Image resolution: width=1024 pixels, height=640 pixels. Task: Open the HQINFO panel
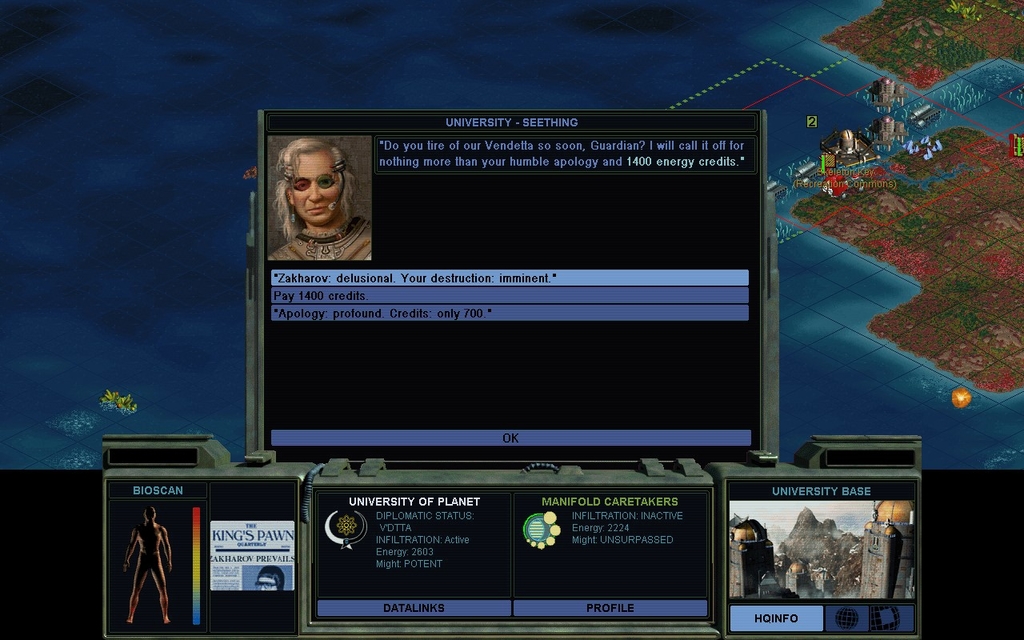pos(776,618)
